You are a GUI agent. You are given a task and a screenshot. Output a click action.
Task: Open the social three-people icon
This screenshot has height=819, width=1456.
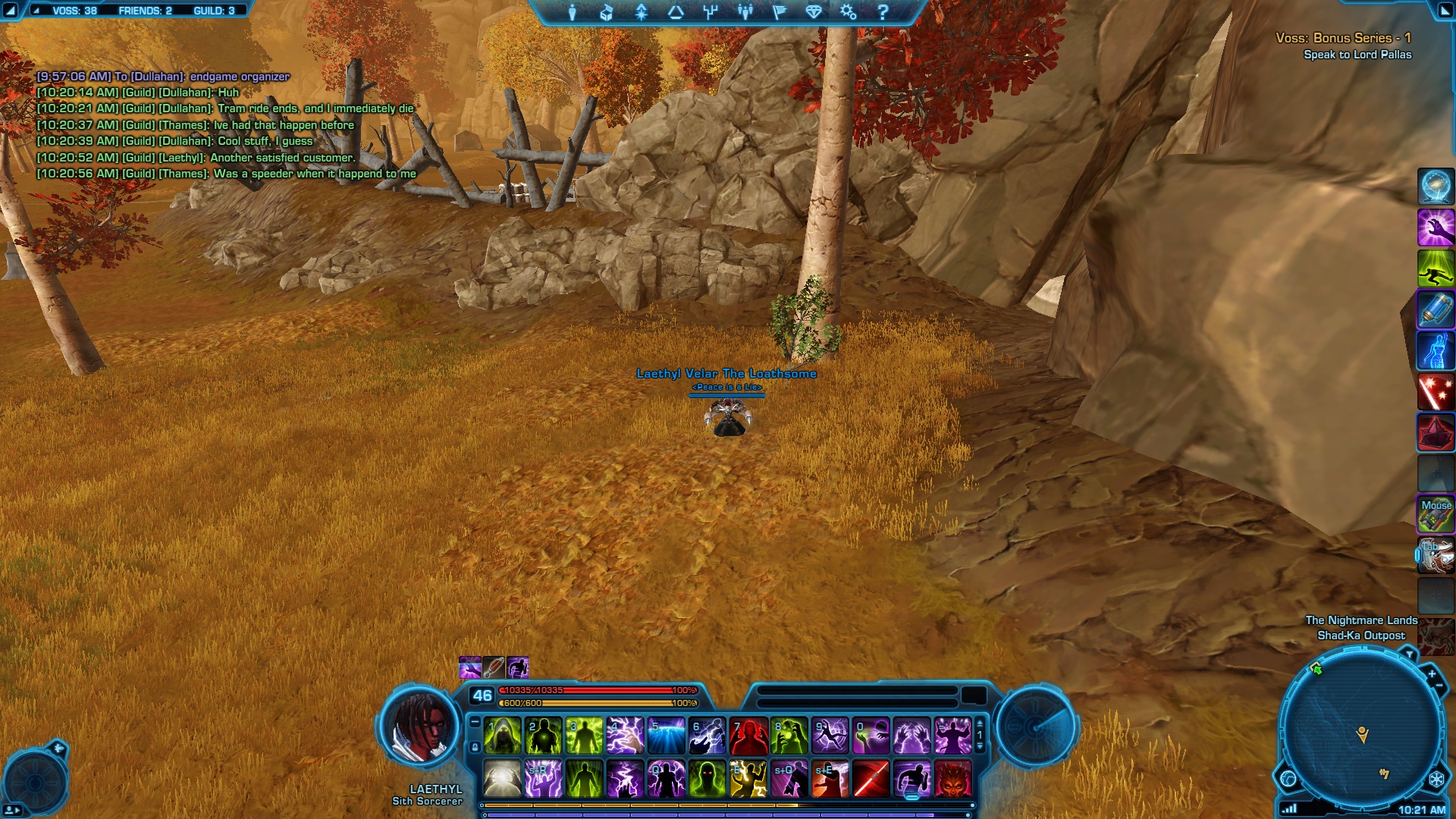coord(745,12)
